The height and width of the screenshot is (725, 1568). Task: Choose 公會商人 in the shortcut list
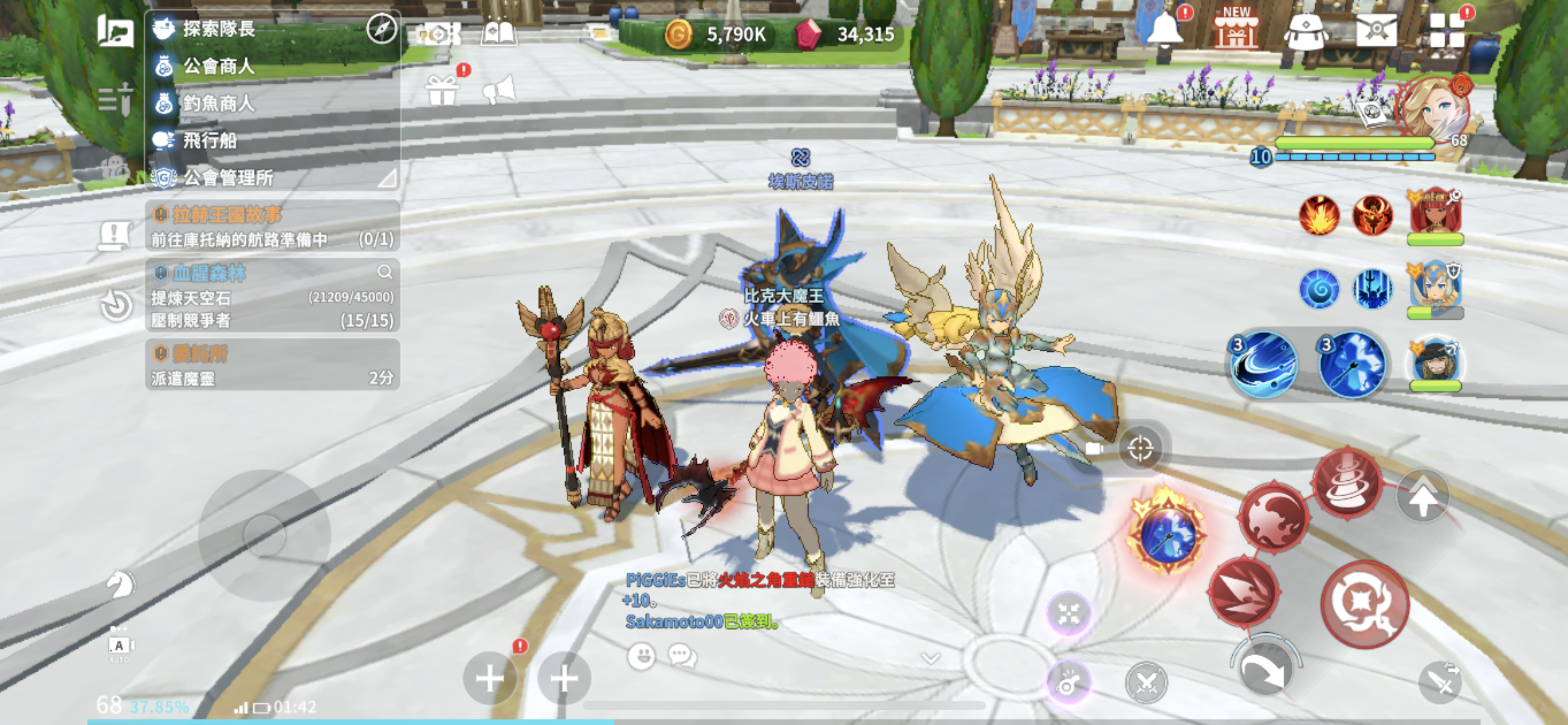point(218,66)
